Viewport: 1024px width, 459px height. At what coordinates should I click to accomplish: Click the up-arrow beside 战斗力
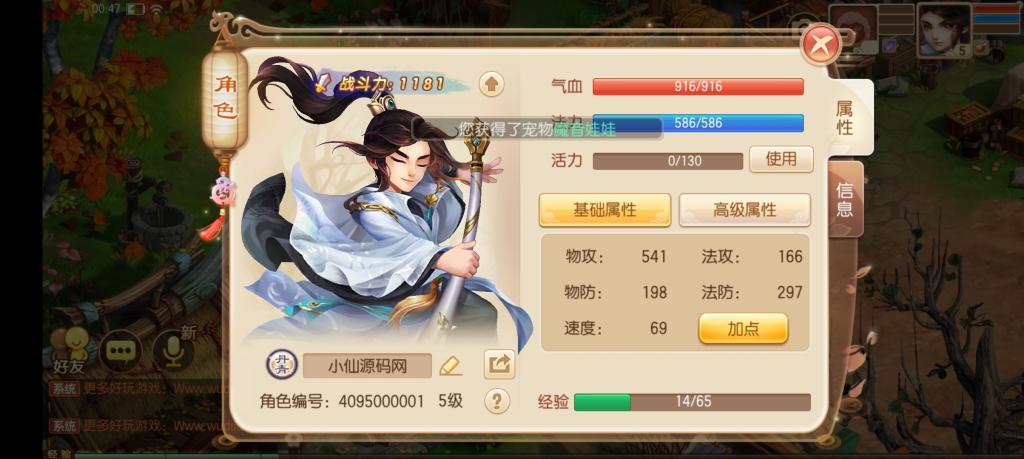pyautogui.click(x=491, y=84)
